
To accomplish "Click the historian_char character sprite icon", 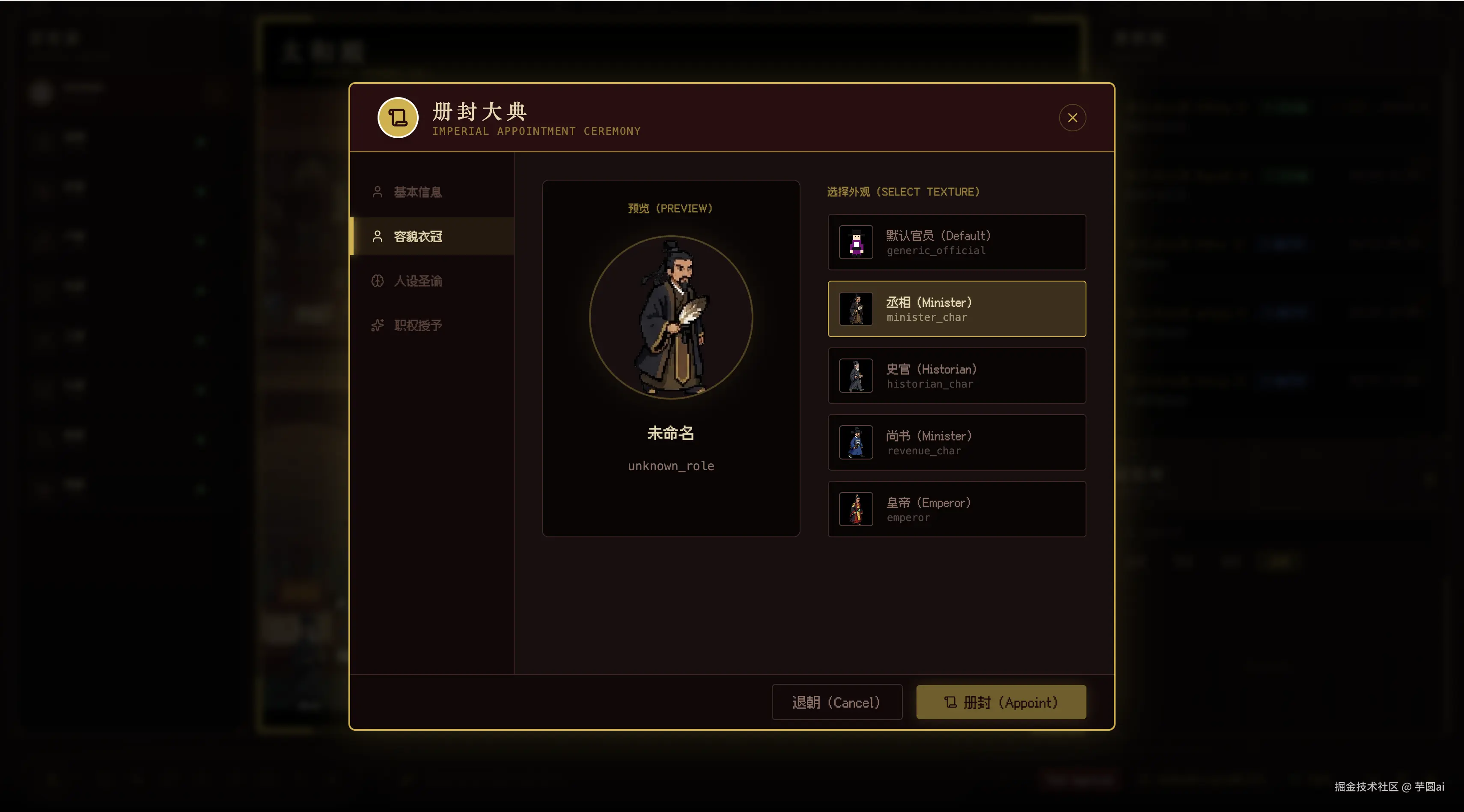I will click(855, 376).
